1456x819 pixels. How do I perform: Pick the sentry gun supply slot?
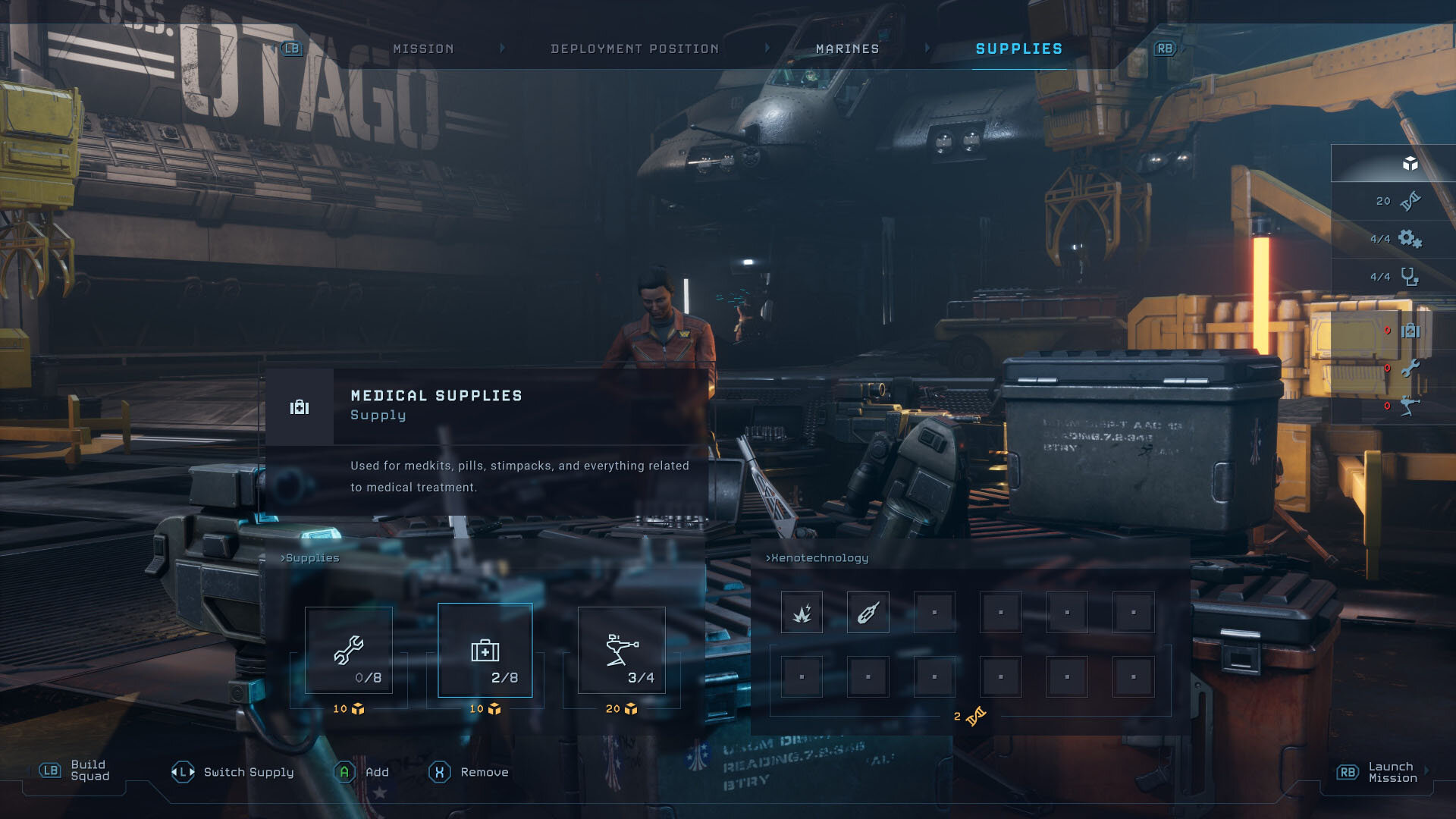(x=622, y=650)
